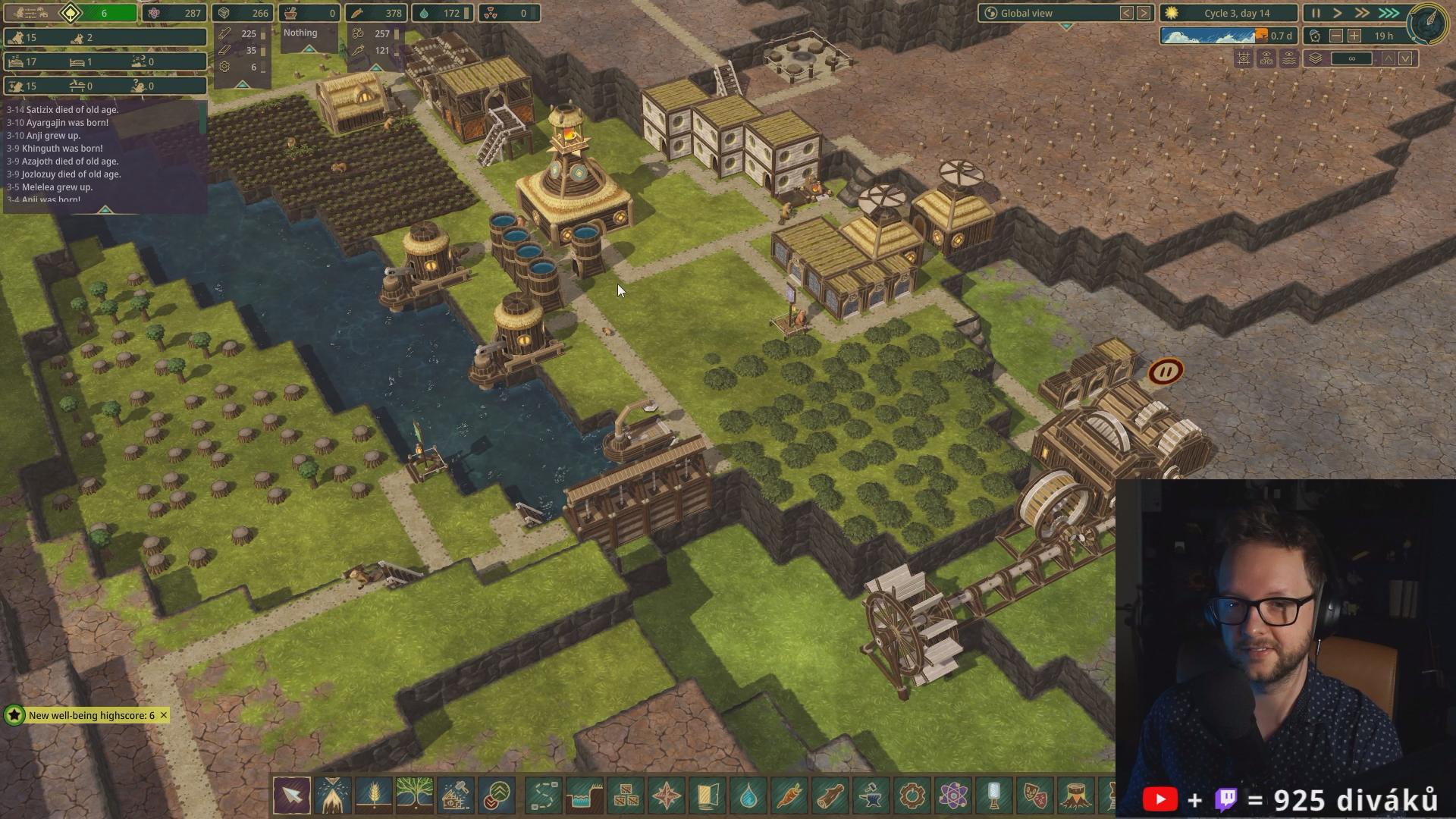Decrease work hours with minus button
Viewport: 1456px width, 819px height.
point(1336,36)
